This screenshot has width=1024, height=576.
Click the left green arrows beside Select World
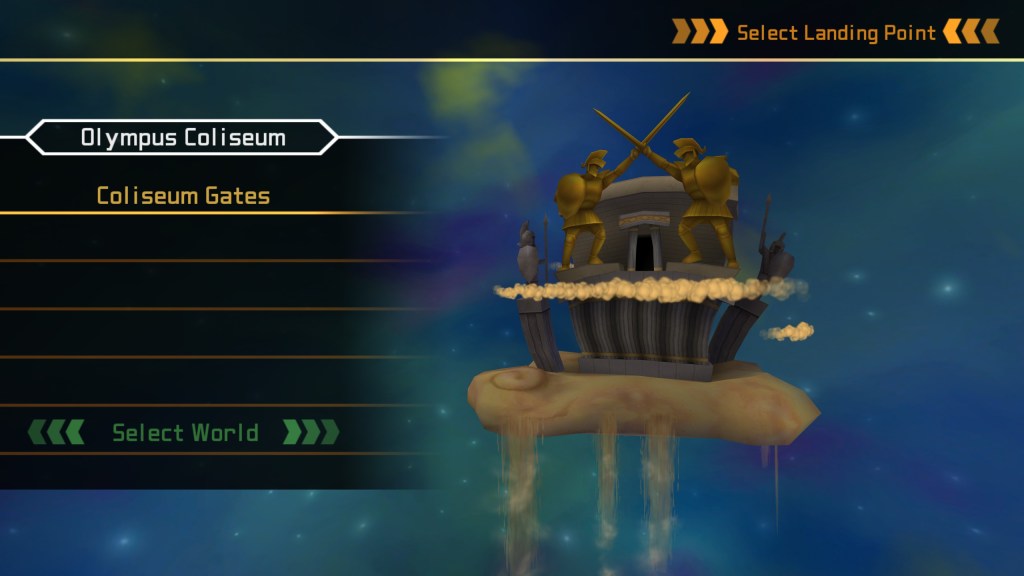click(x=56, y=432)
